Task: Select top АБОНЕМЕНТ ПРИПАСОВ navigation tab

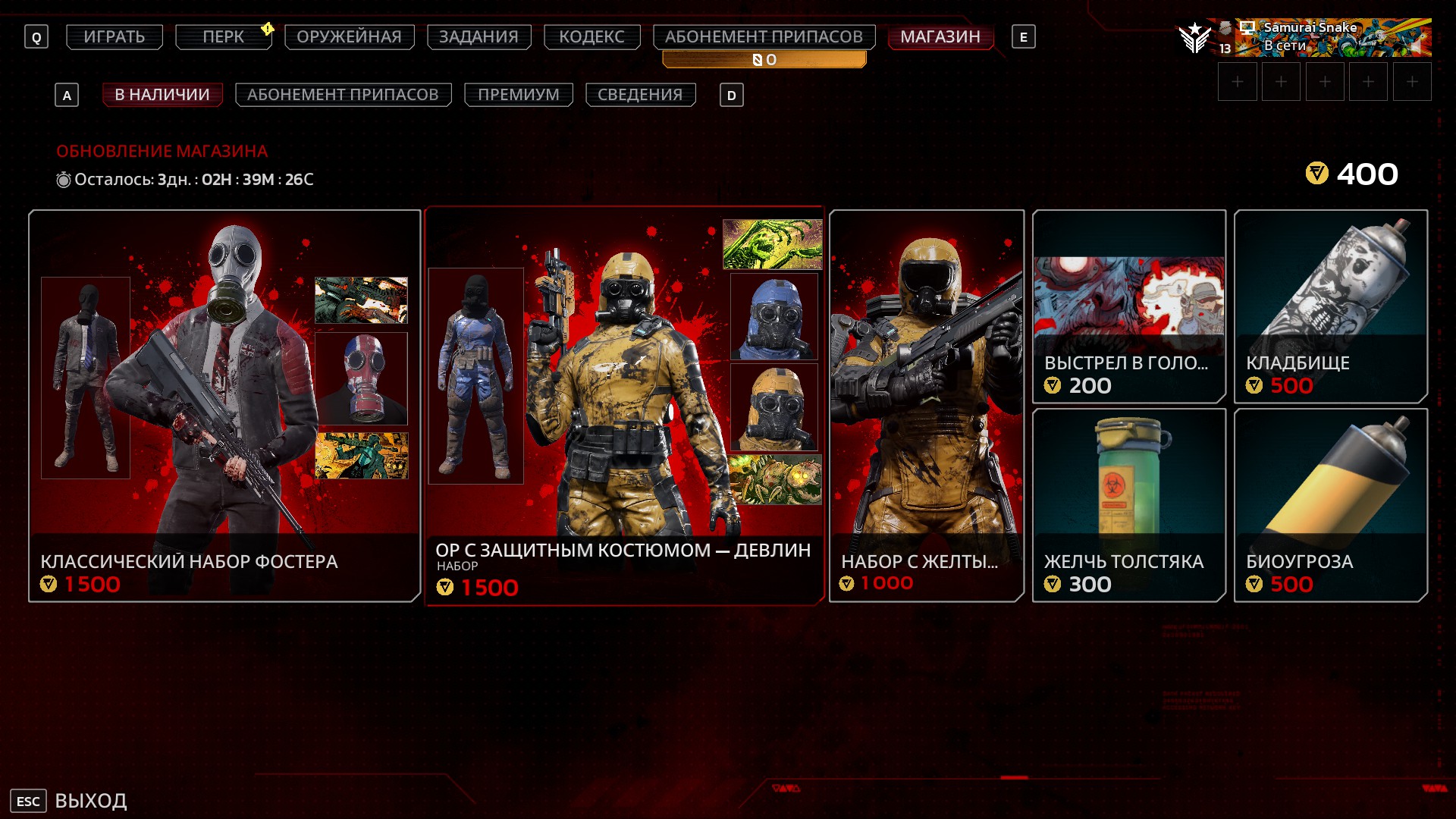Action: click(764, 36)
